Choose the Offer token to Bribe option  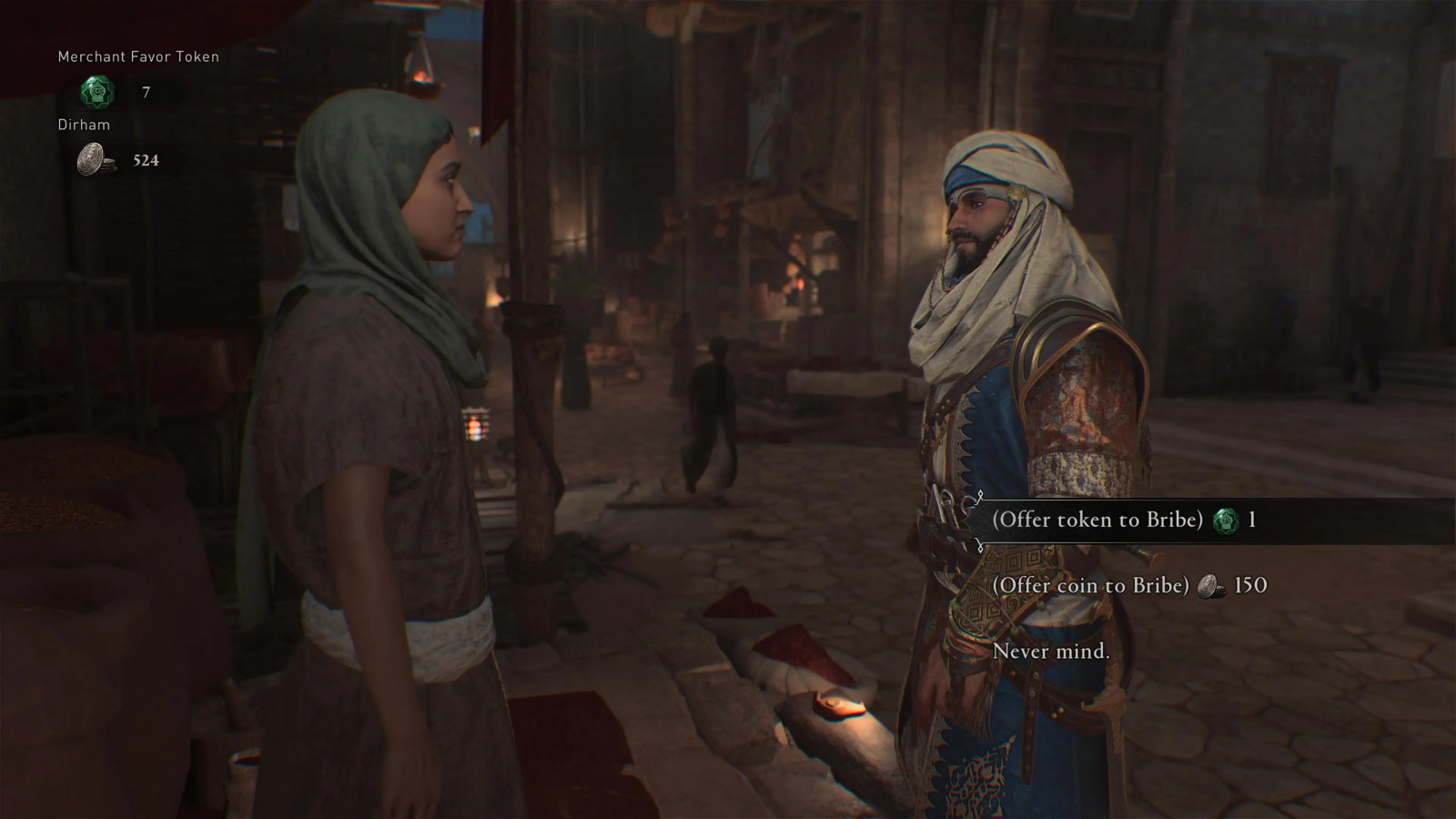[x=1097, y=521]
